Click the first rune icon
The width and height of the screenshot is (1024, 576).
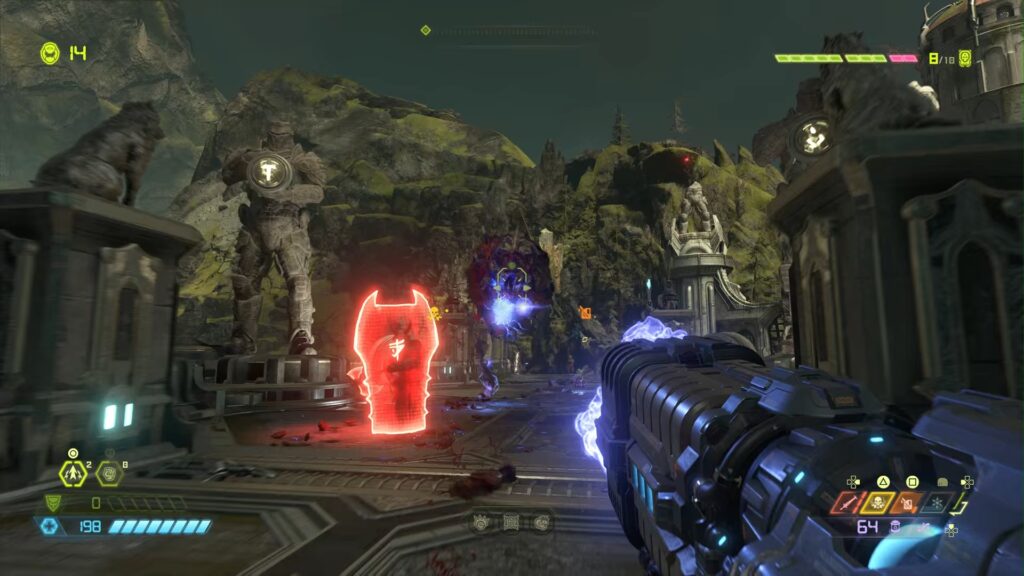tap(481, 521)
